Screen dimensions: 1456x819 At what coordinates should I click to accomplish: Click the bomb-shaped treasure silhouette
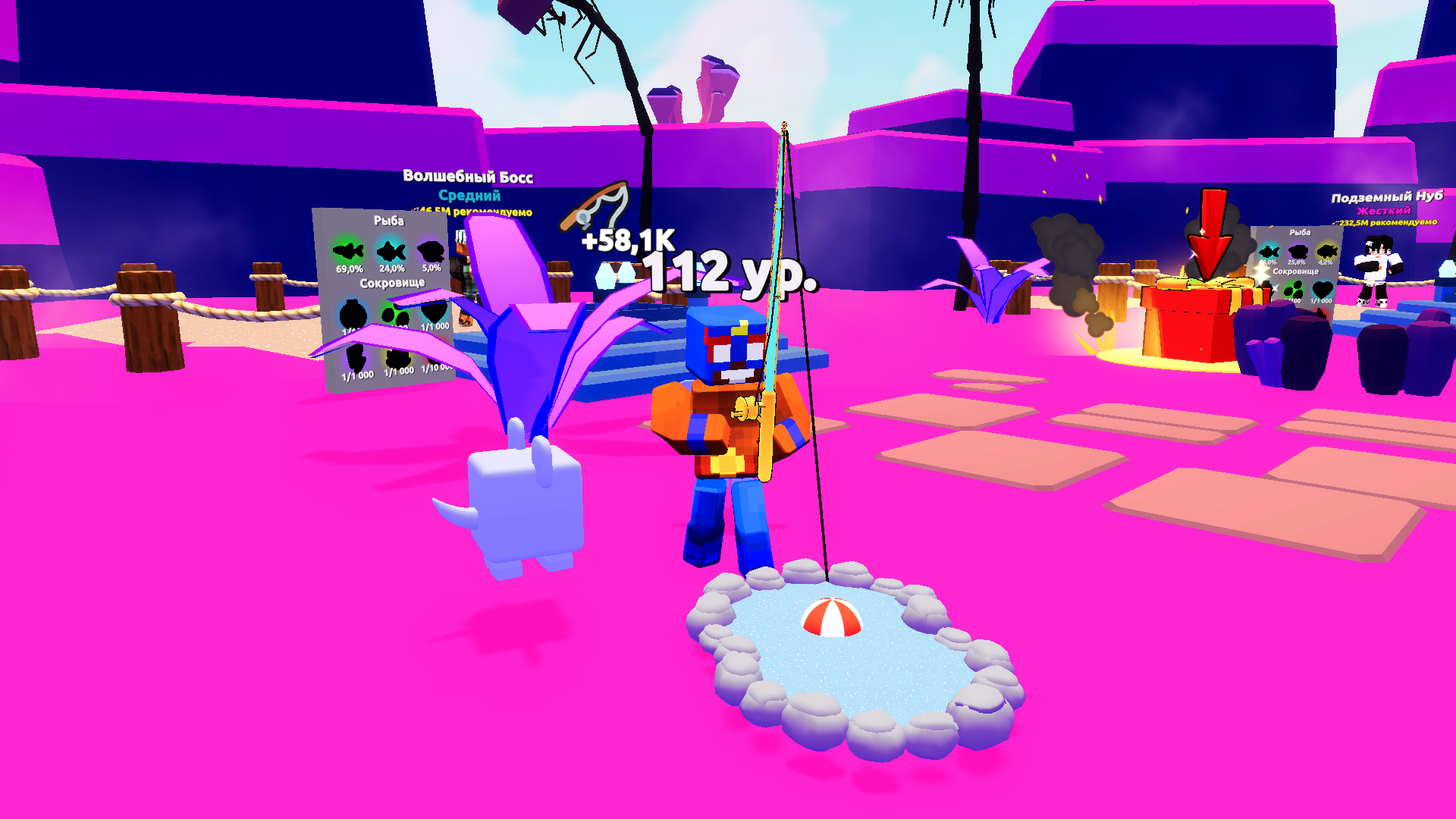tap(353, 314)
